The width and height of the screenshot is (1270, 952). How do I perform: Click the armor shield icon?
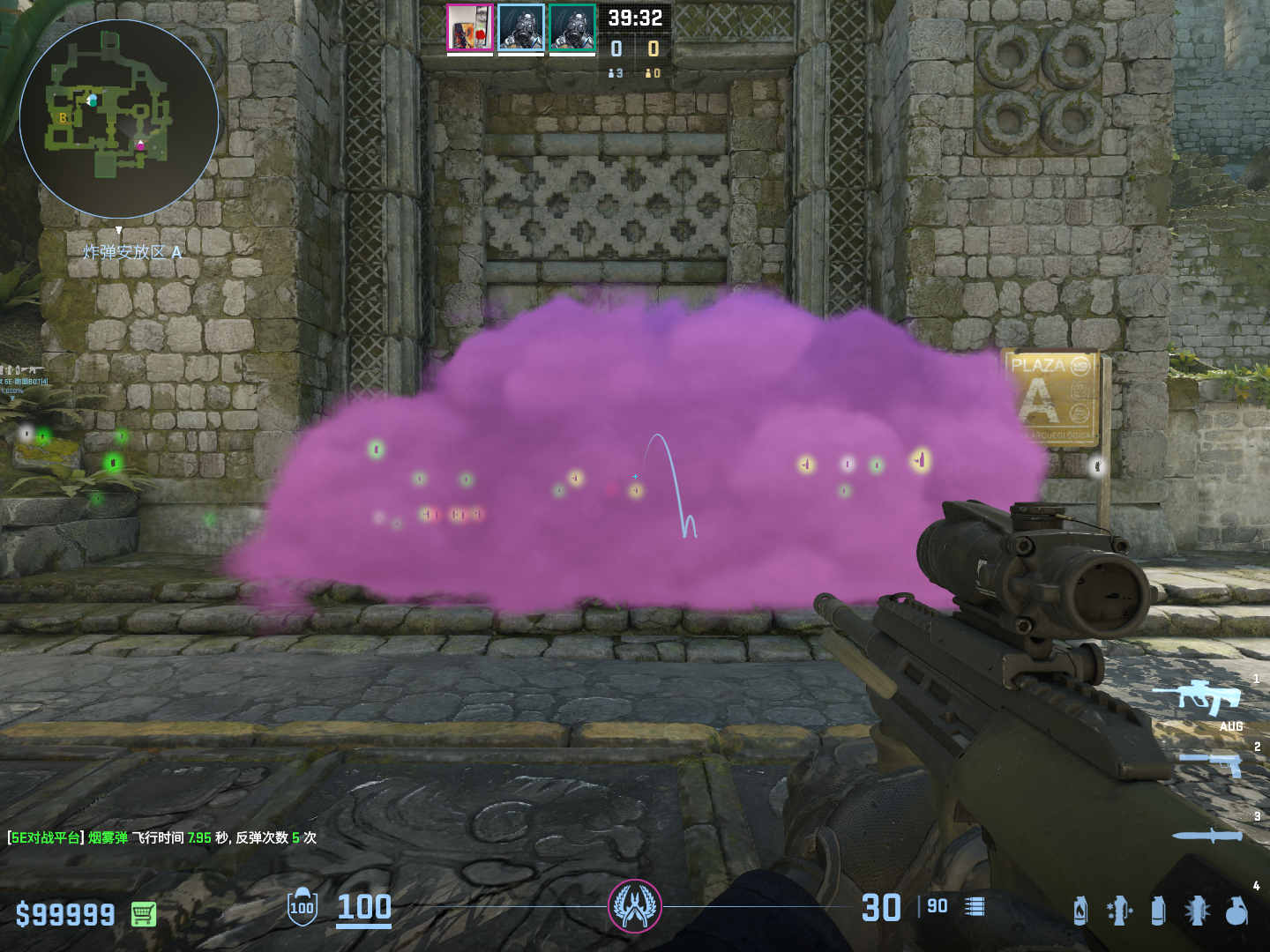pos(303,906)
